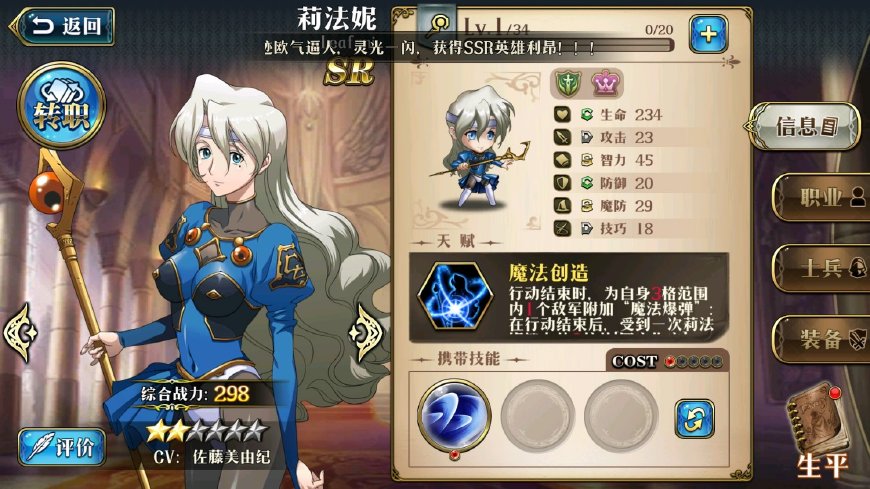Open the 评价 review button
The image size is (870, 489).
coord(63,447)
